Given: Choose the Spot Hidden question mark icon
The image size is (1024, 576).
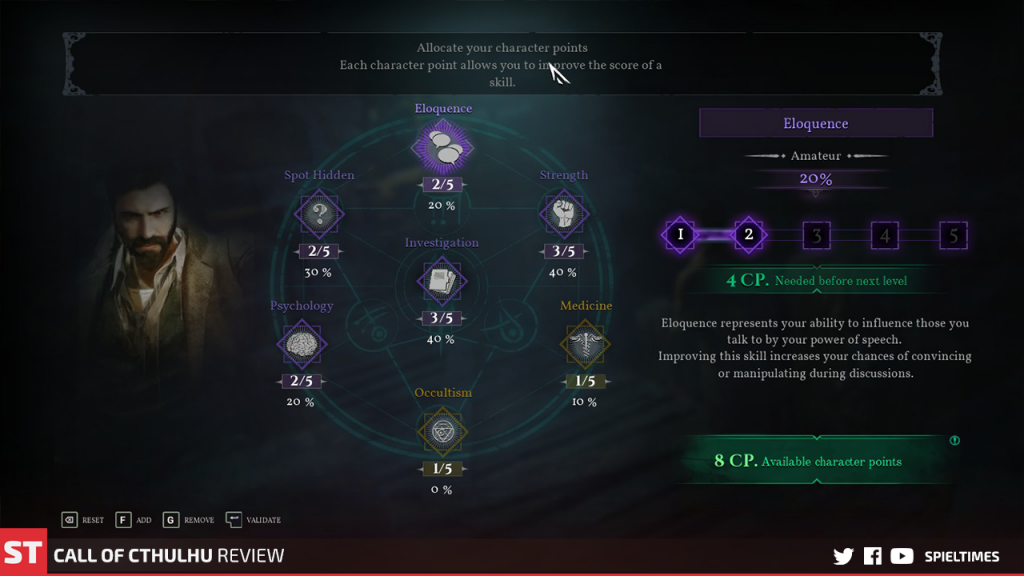Looking at the screenshot, I should pos(319,213).
